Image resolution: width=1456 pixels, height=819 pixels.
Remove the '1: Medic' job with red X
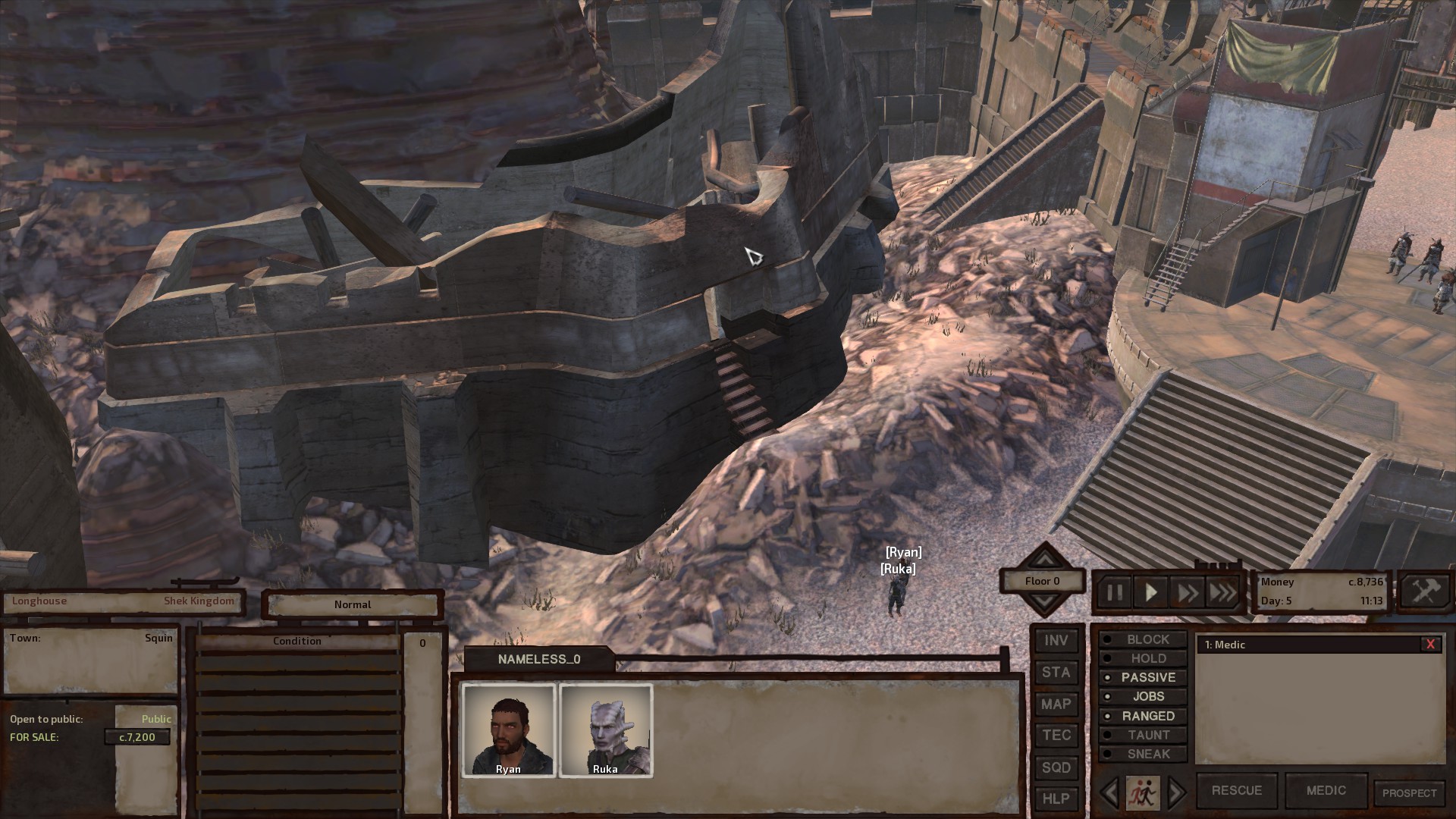[1430, 645]
